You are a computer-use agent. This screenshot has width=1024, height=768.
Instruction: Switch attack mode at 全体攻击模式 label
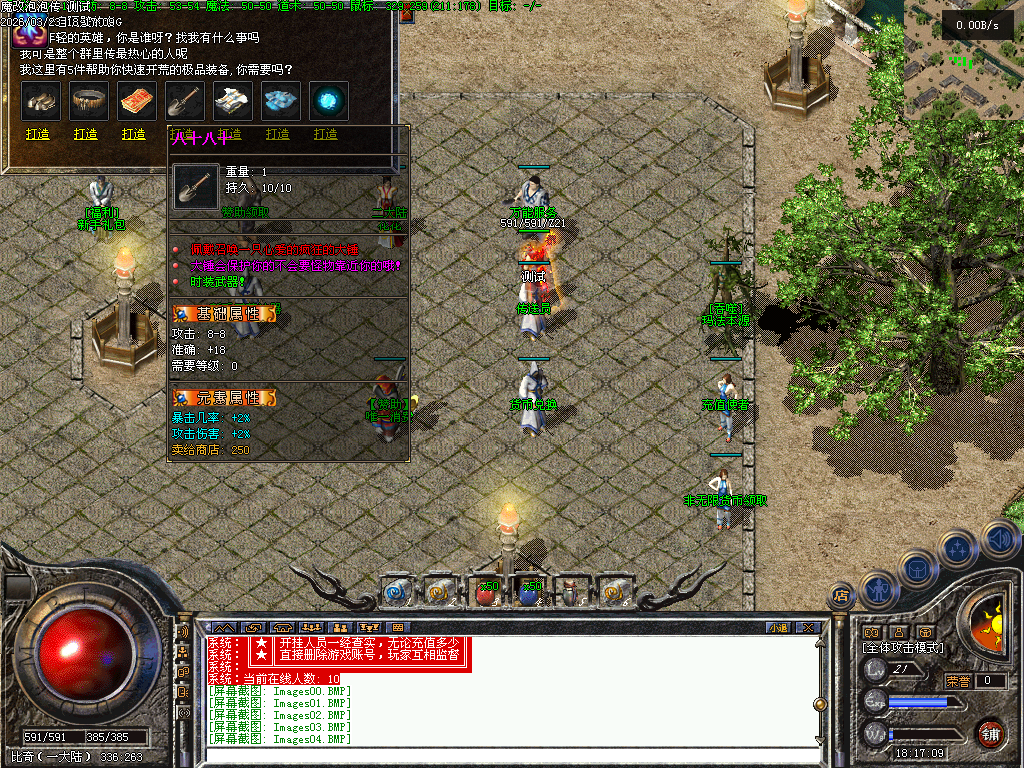(x=903, y=648)
